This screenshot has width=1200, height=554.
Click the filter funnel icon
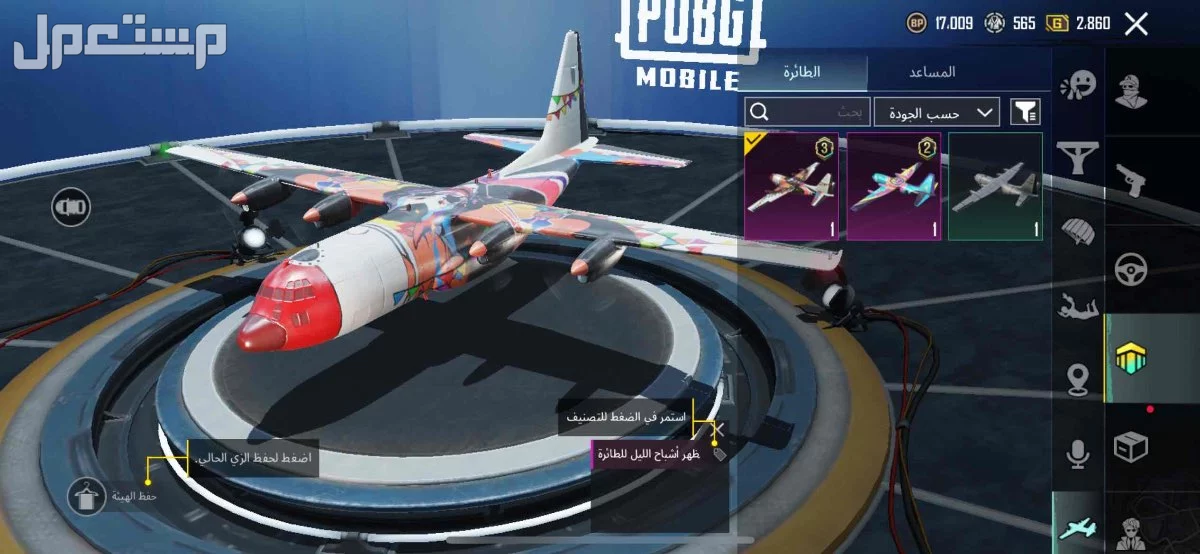(x=1025, y=111)
